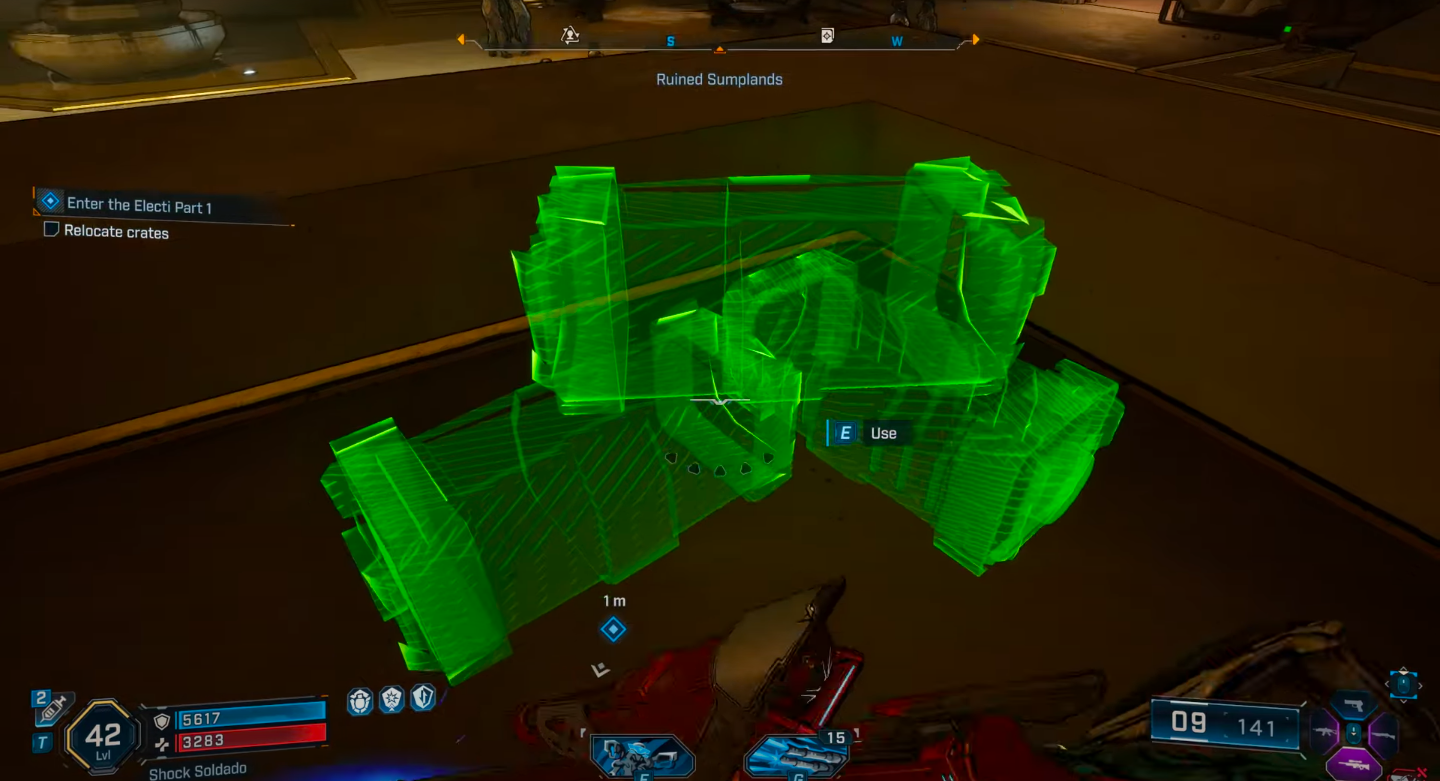Image resolution: width=1440 pixels, height=781 pixels.
Task: Inspect the star badge buff icon
Action: click(x=391, y=700)
